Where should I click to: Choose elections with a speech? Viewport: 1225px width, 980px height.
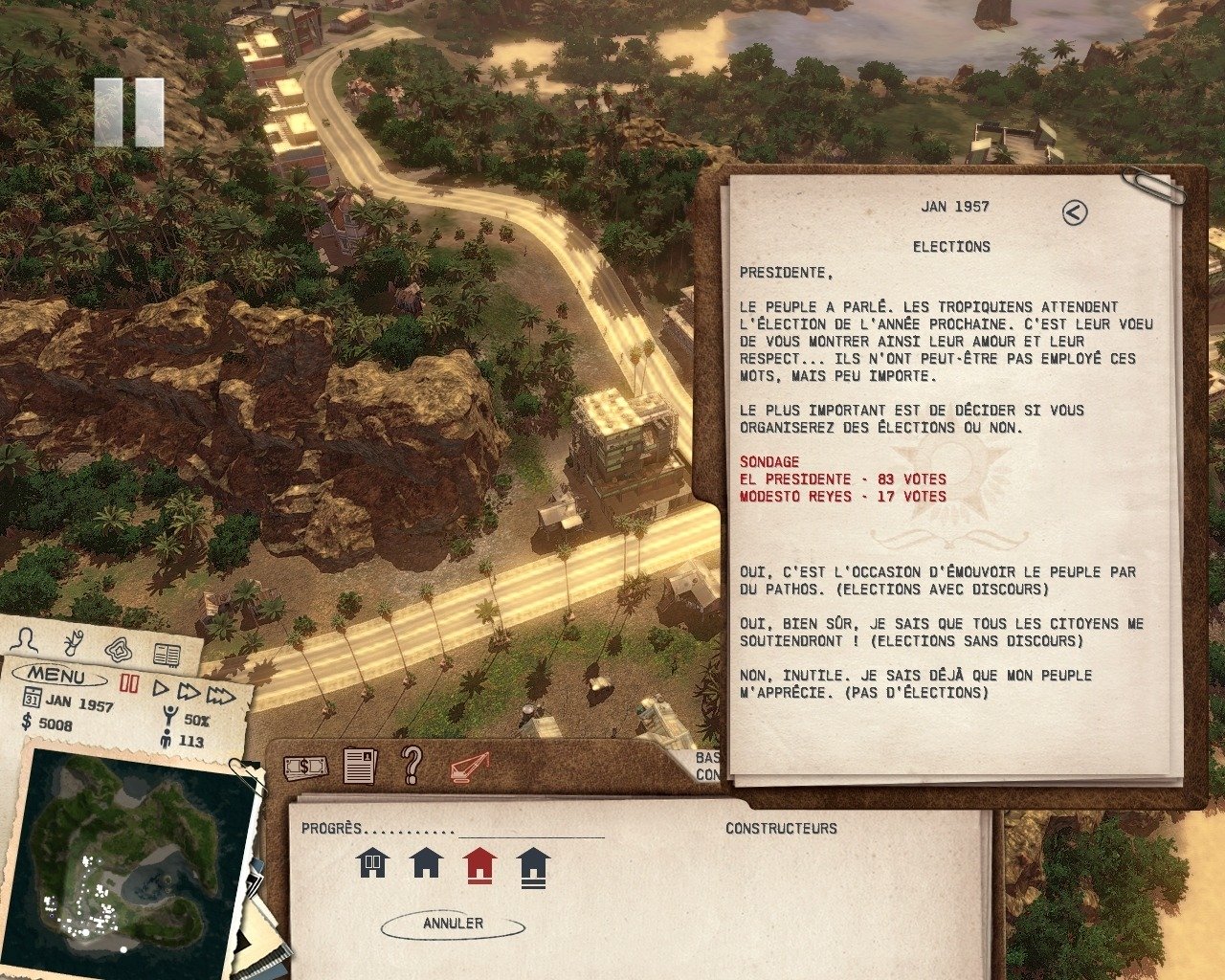937,580
